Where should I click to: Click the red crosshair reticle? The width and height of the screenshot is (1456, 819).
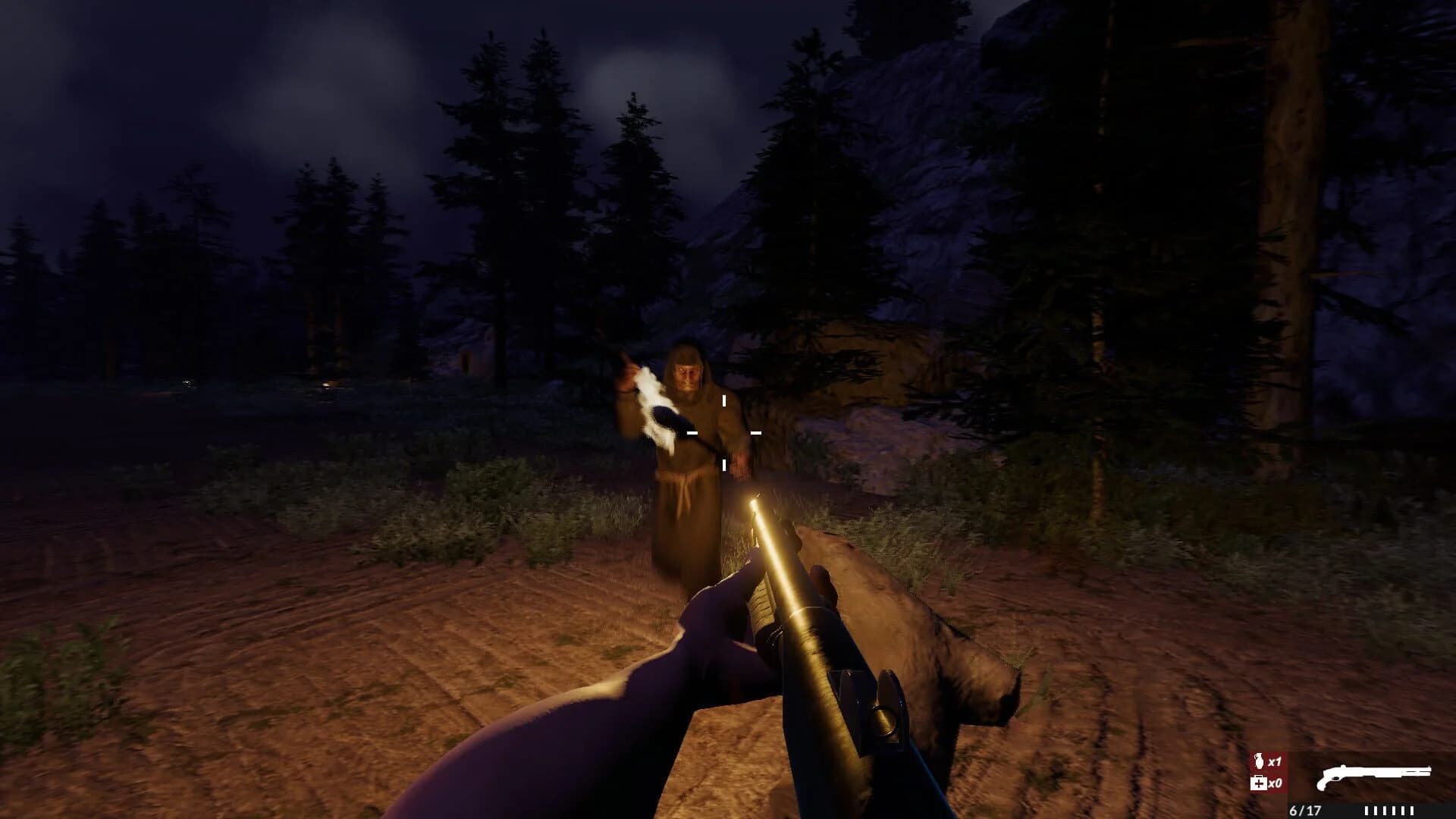click(724, 432)
